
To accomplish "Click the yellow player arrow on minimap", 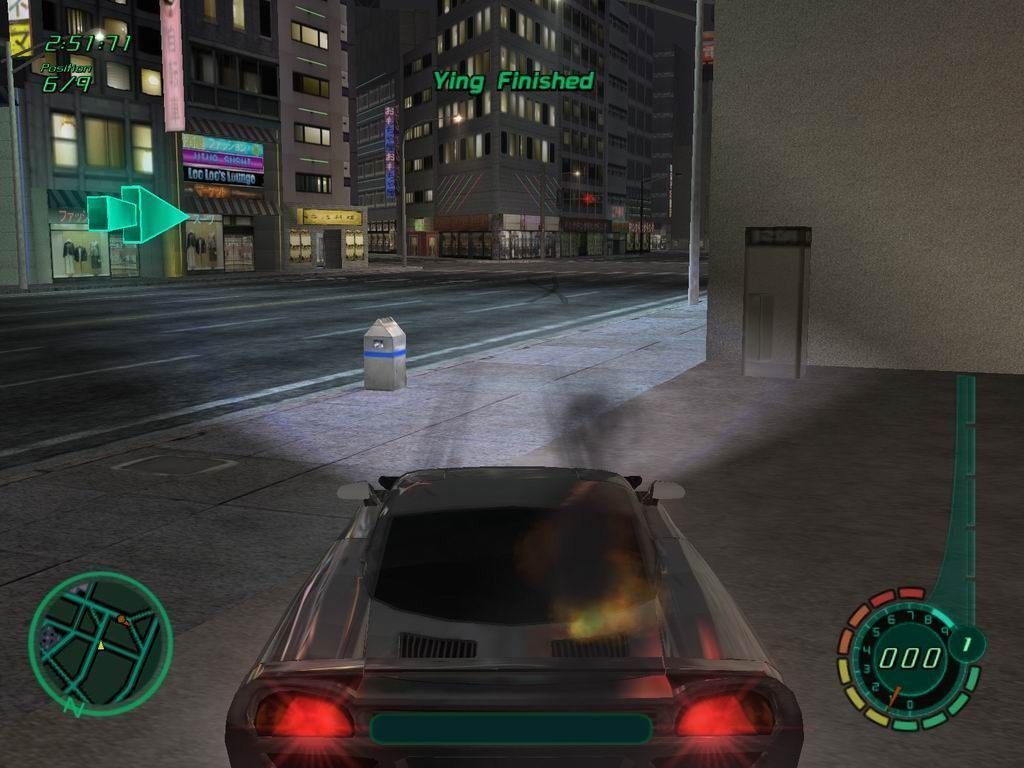I will point(100,646).
